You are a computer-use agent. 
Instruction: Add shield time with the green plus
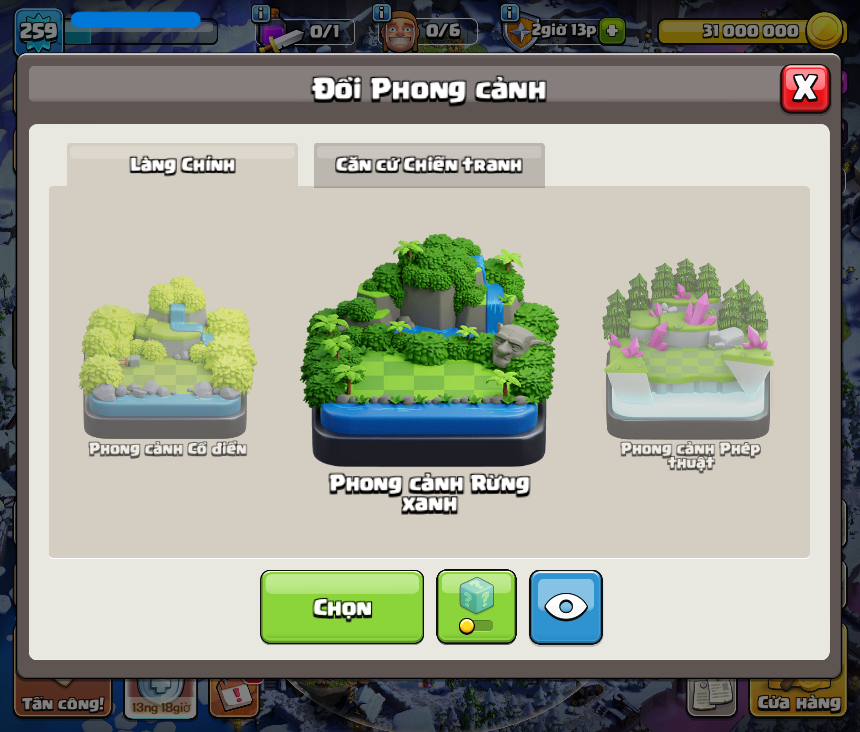(612, 30)
